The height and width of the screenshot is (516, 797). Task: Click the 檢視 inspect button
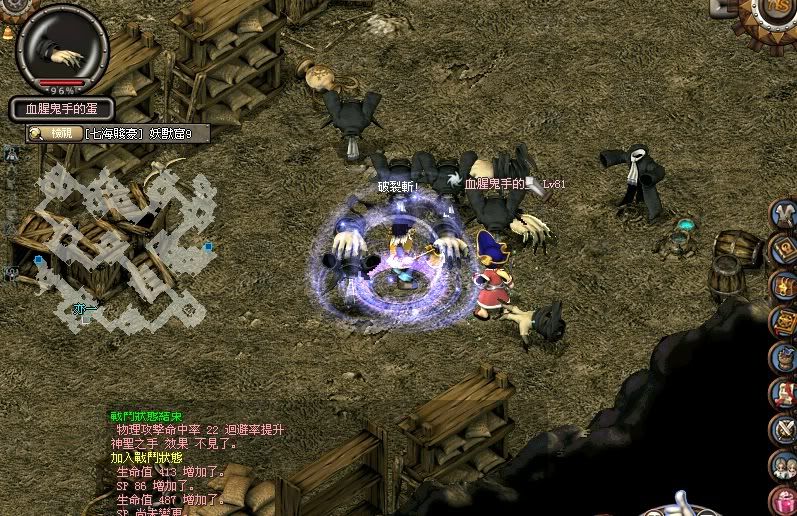[x=55, y=133]
